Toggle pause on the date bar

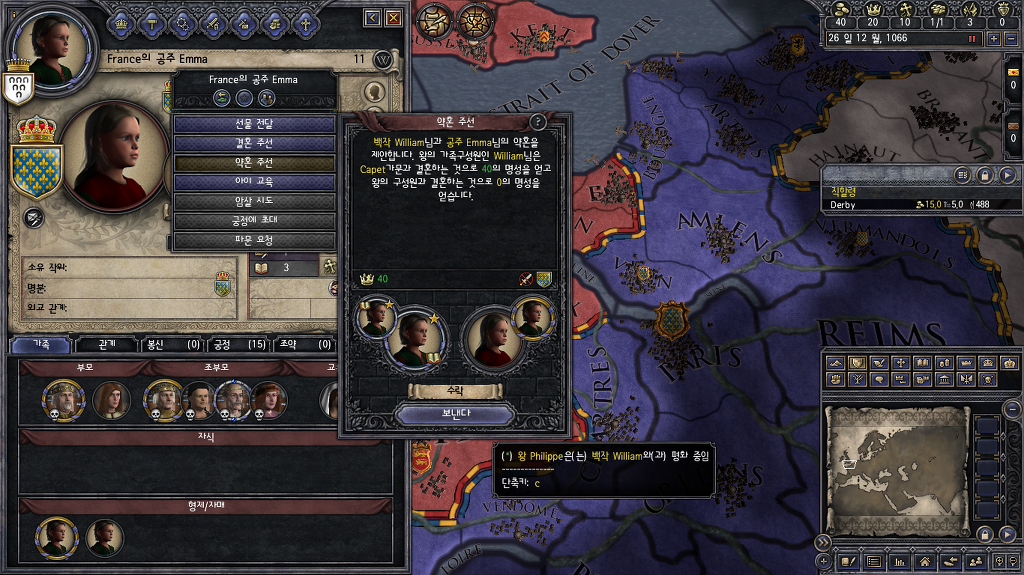point(971,38)
